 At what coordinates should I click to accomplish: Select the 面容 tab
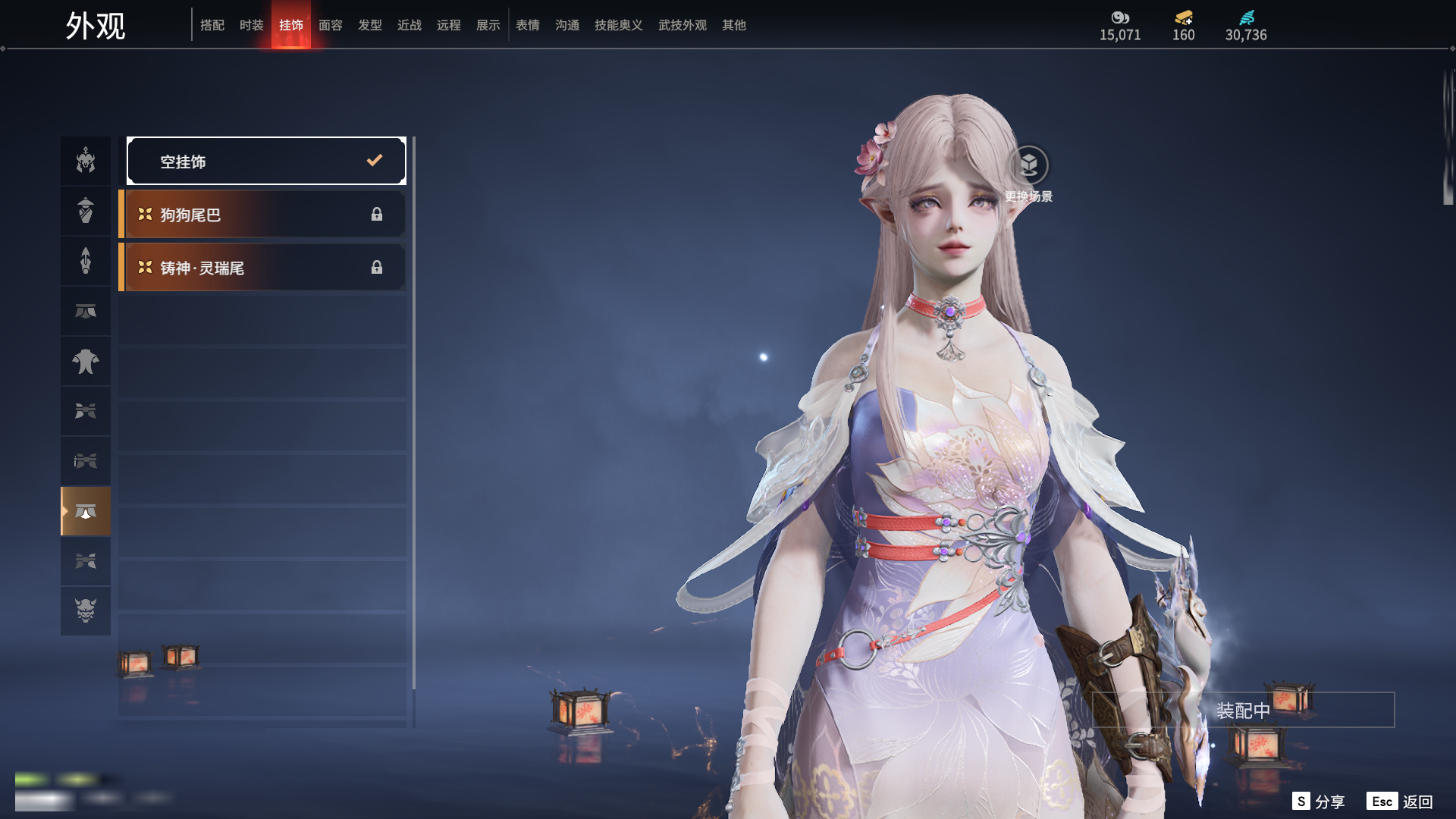(x=331, y=25)
